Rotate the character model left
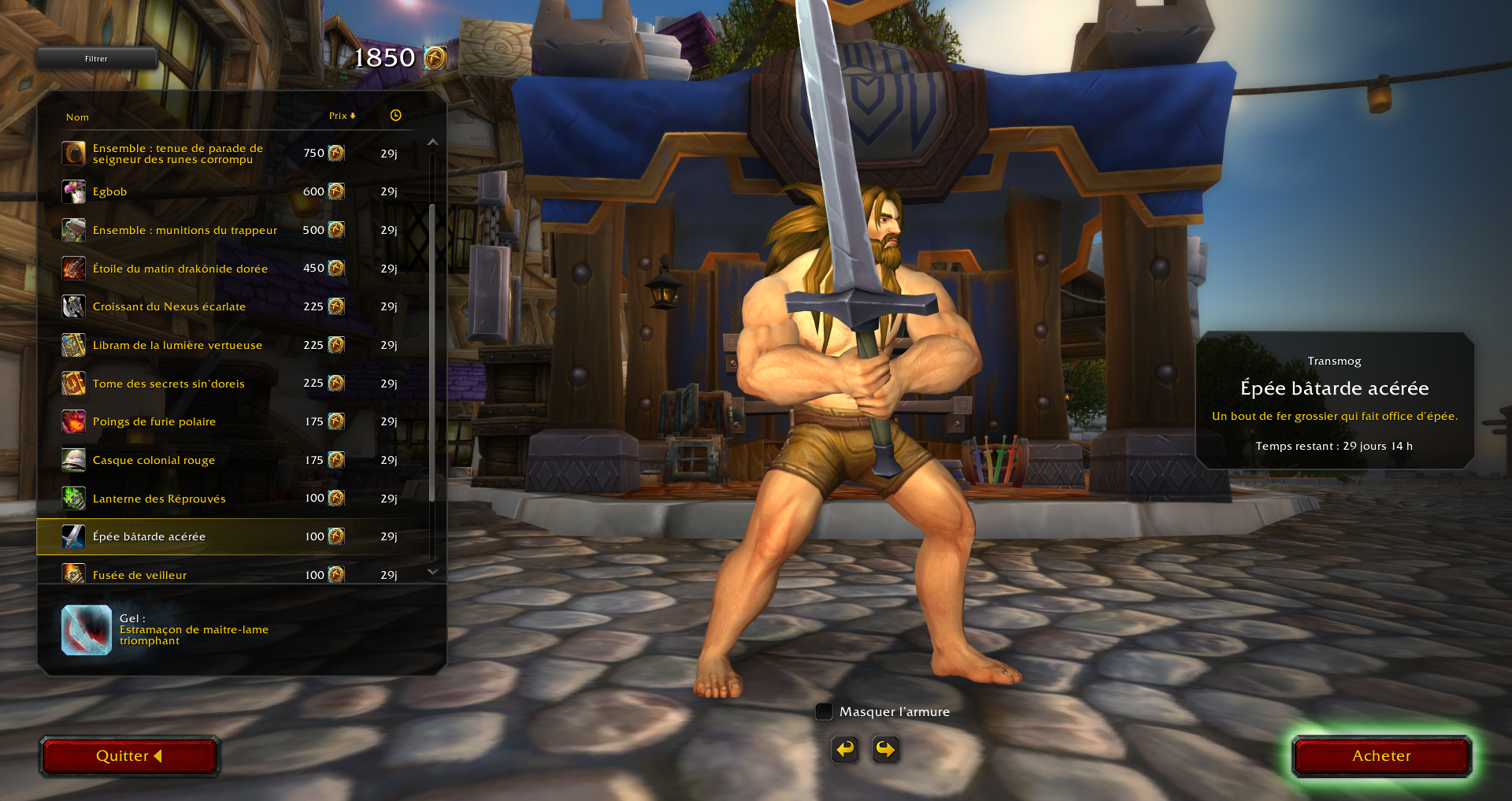Viewport: 1512px width, 801px height. (845, 749)
